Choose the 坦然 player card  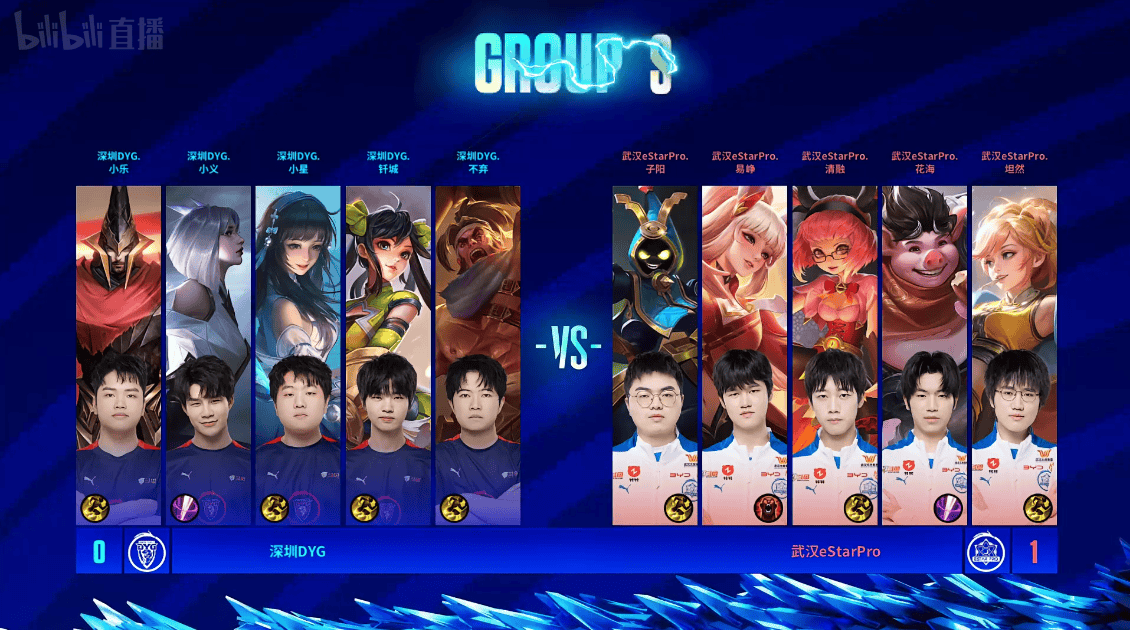pyautogui.click(x=1014, y=355)
